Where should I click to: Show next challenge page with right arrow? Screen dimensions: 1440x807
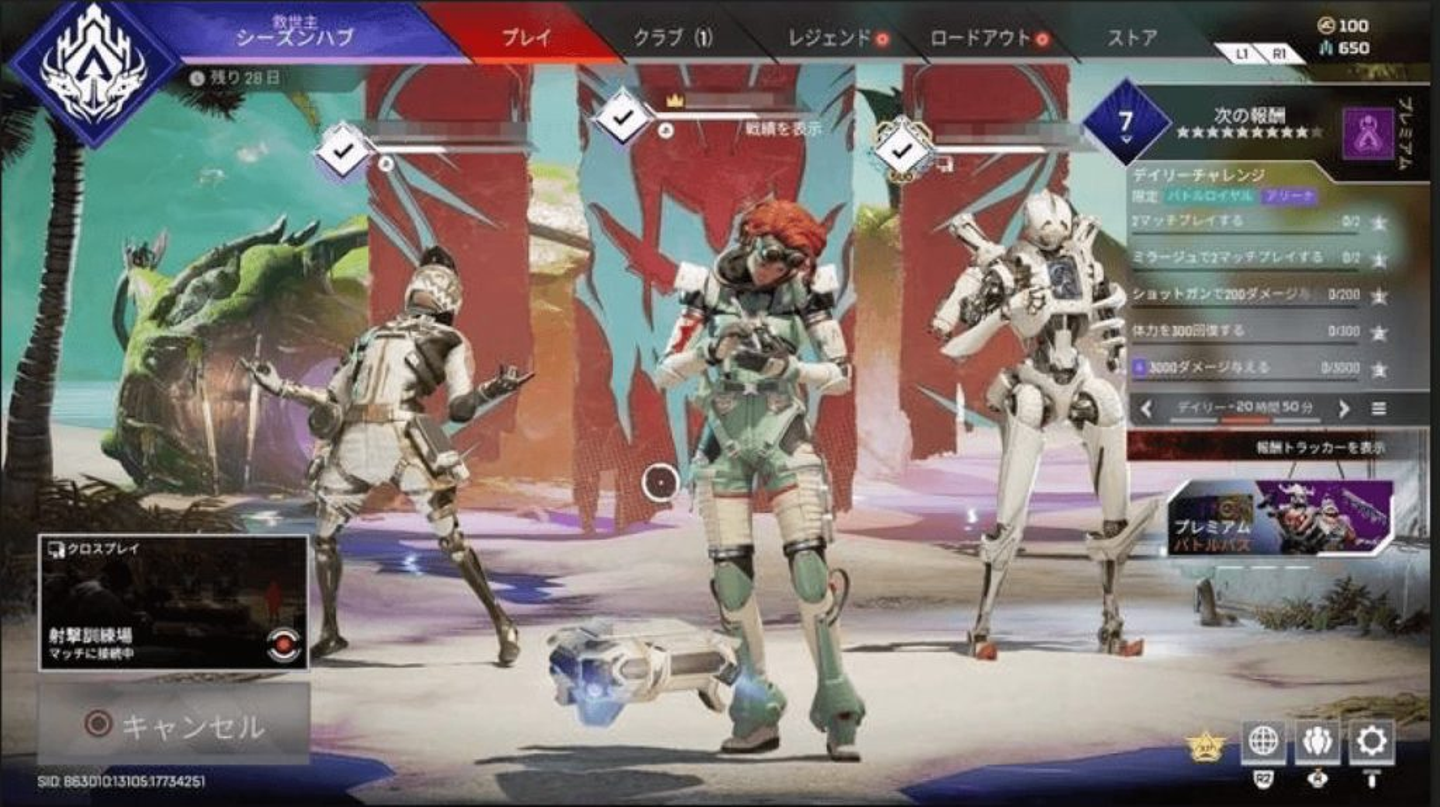pyautogui.click(x=1344, y=408)
